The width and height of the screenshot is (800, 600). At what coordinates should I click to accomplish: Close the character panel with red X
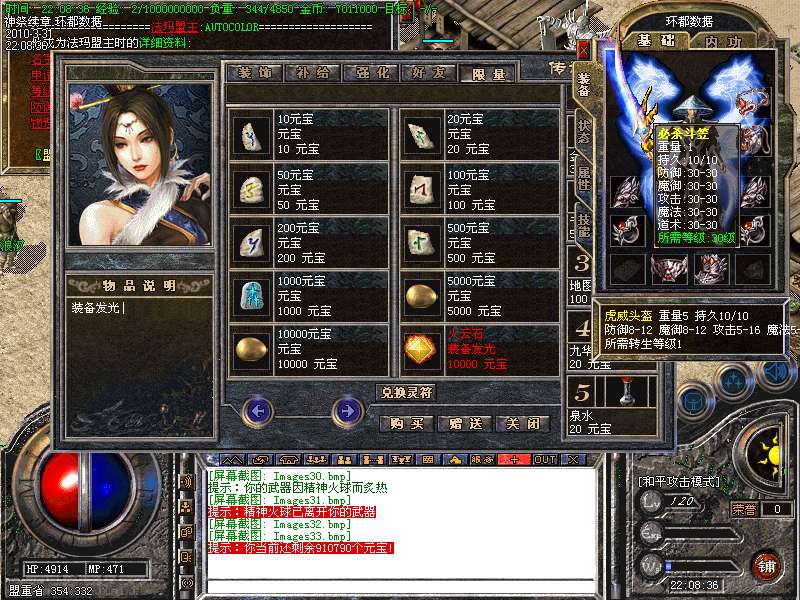point(584,48)
